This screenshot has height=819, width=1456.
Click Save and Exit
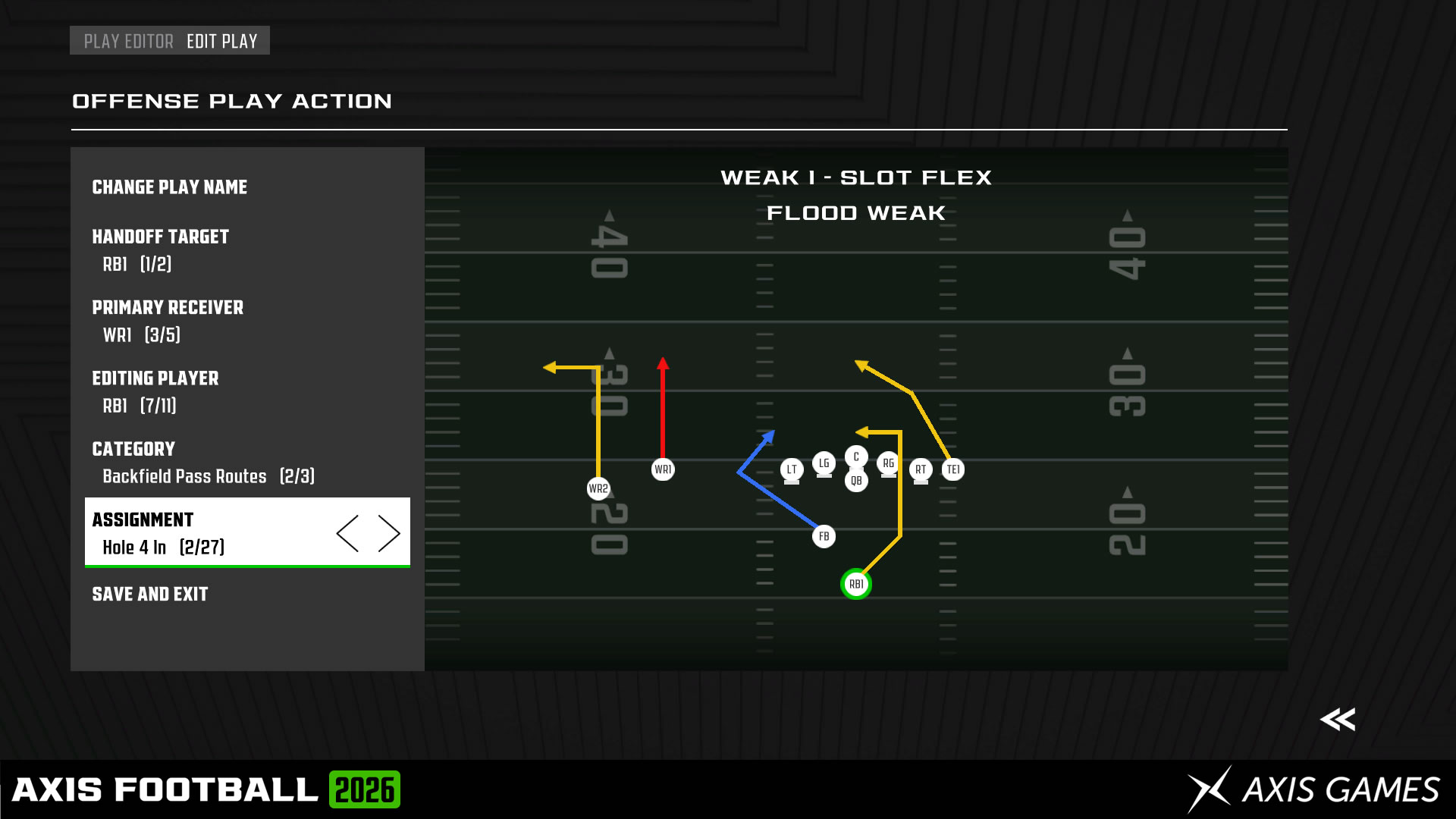click(149, 594)
